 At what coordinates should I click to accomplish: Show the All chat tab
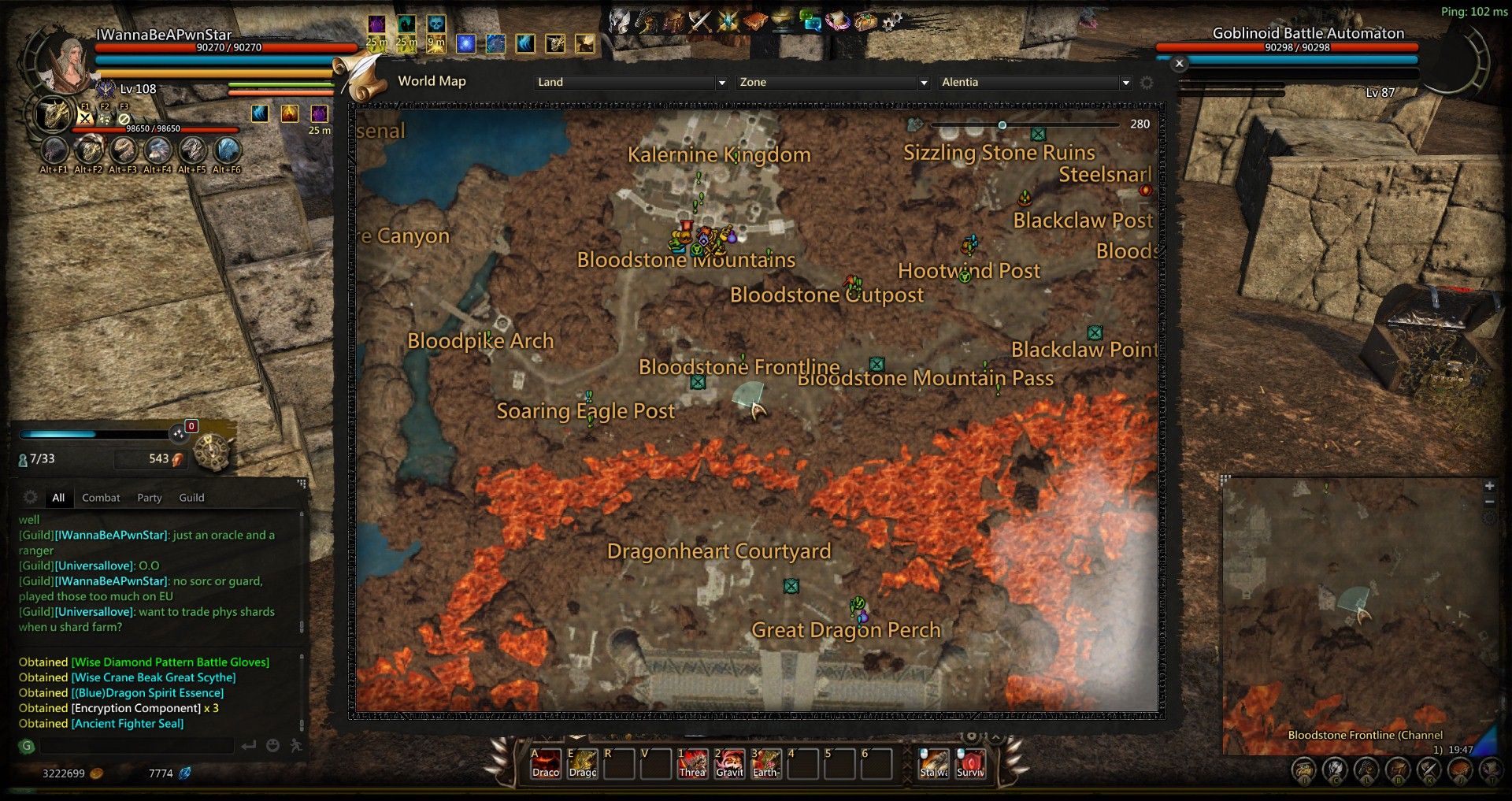point(58,498)
